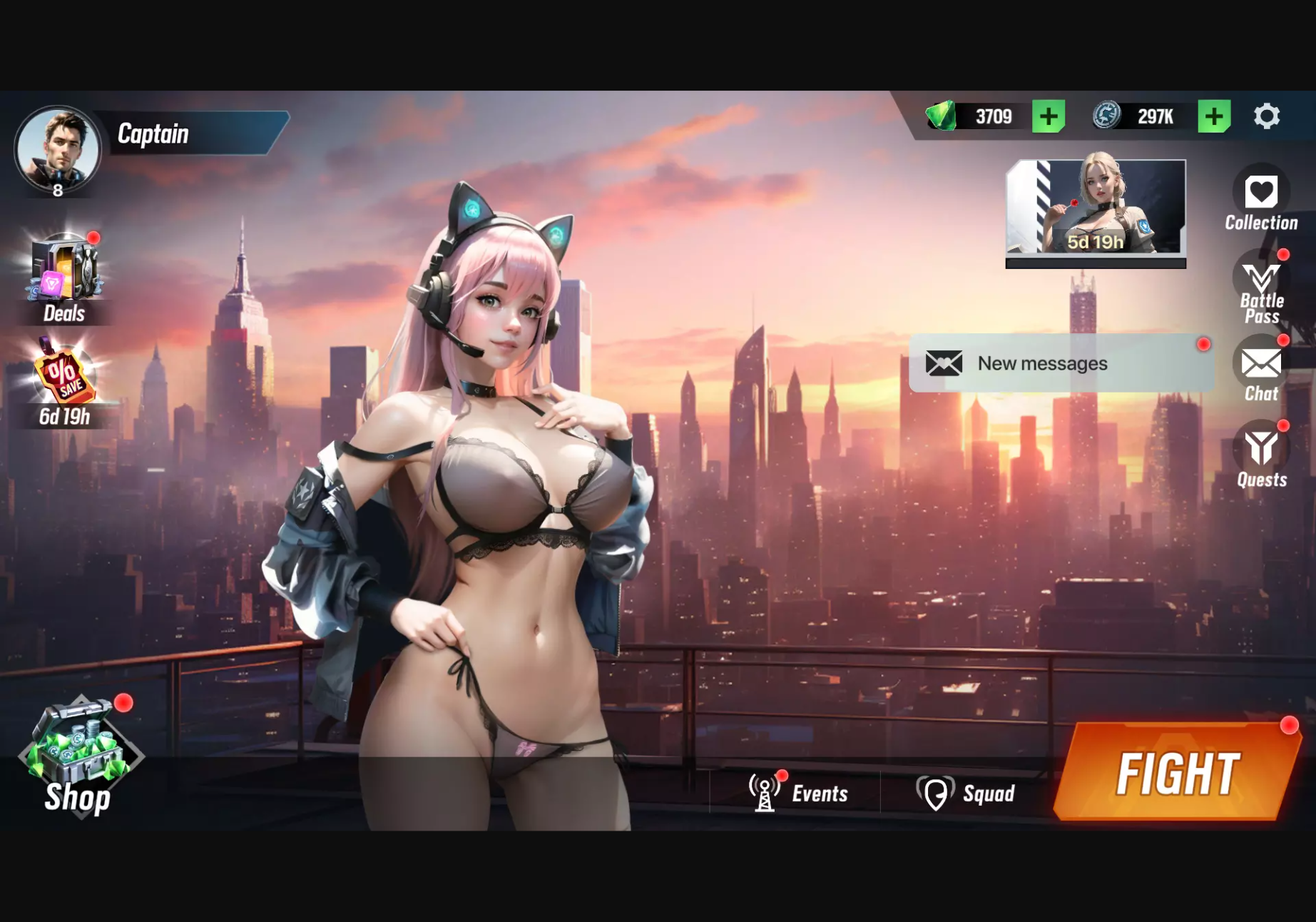Open settings with the gear icon

click(x=1267, y=116)
